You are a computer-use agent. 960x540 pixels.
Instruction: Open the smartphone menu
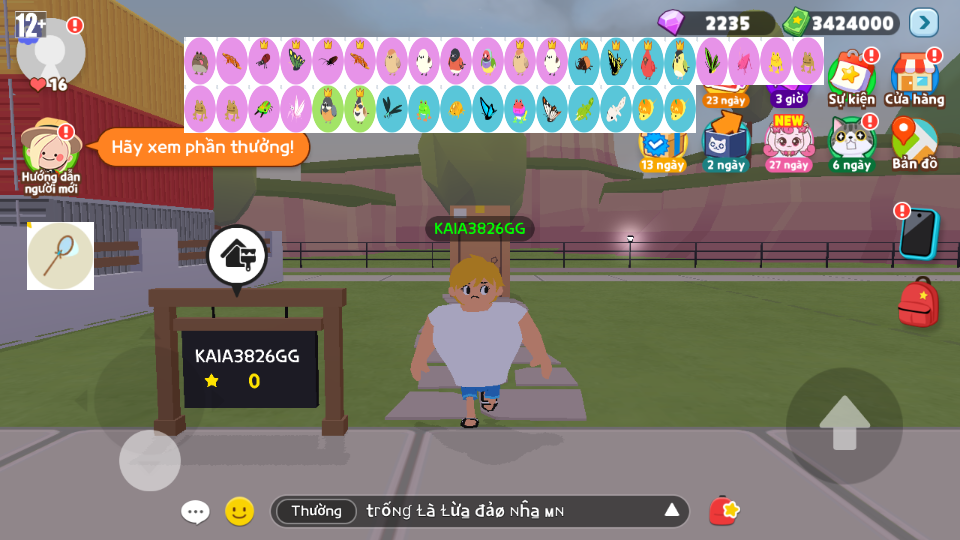click(918, 233)
